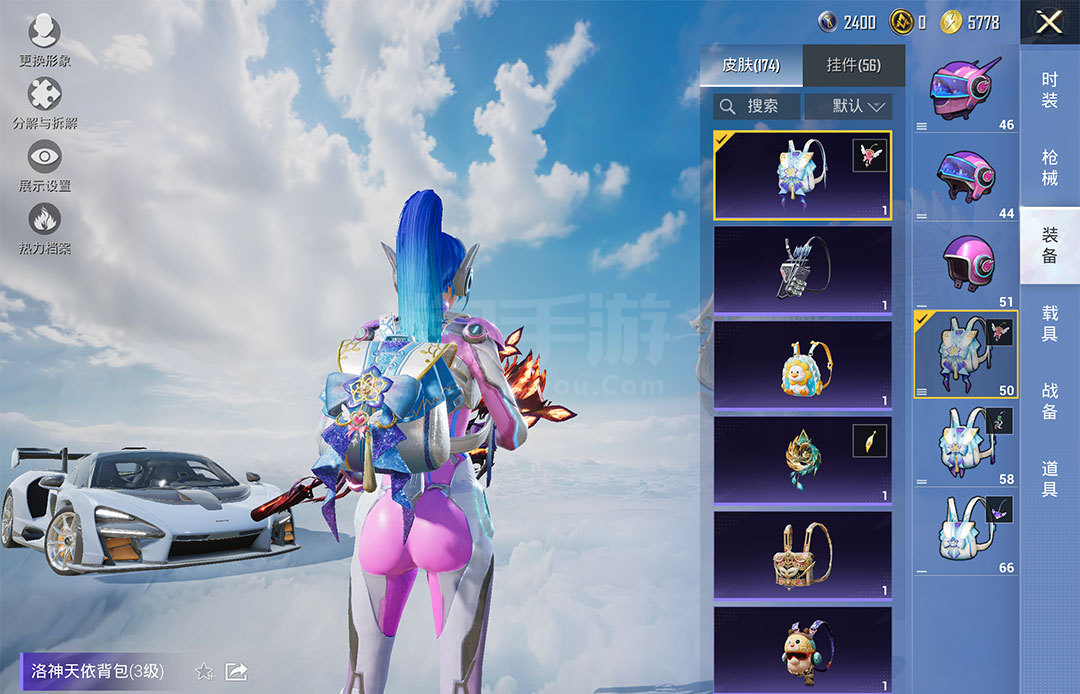Open 展示设置 display settings
The height and width of the screenshot is (694, 1080).
pyautogui.click(x=45, y=165)
